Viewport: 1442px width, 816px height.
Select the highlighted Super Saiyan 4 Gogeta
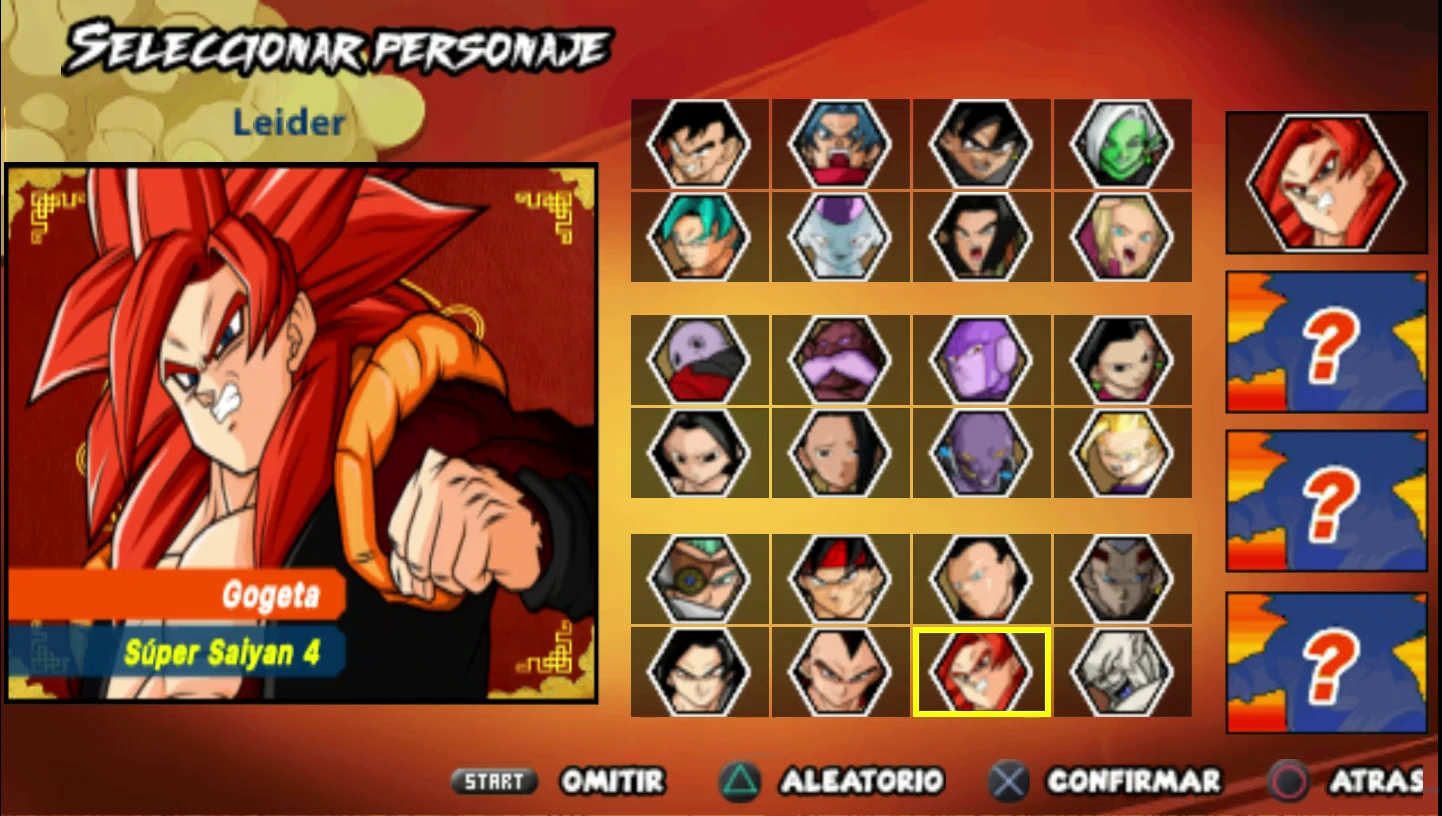click(x=982, y=671)
